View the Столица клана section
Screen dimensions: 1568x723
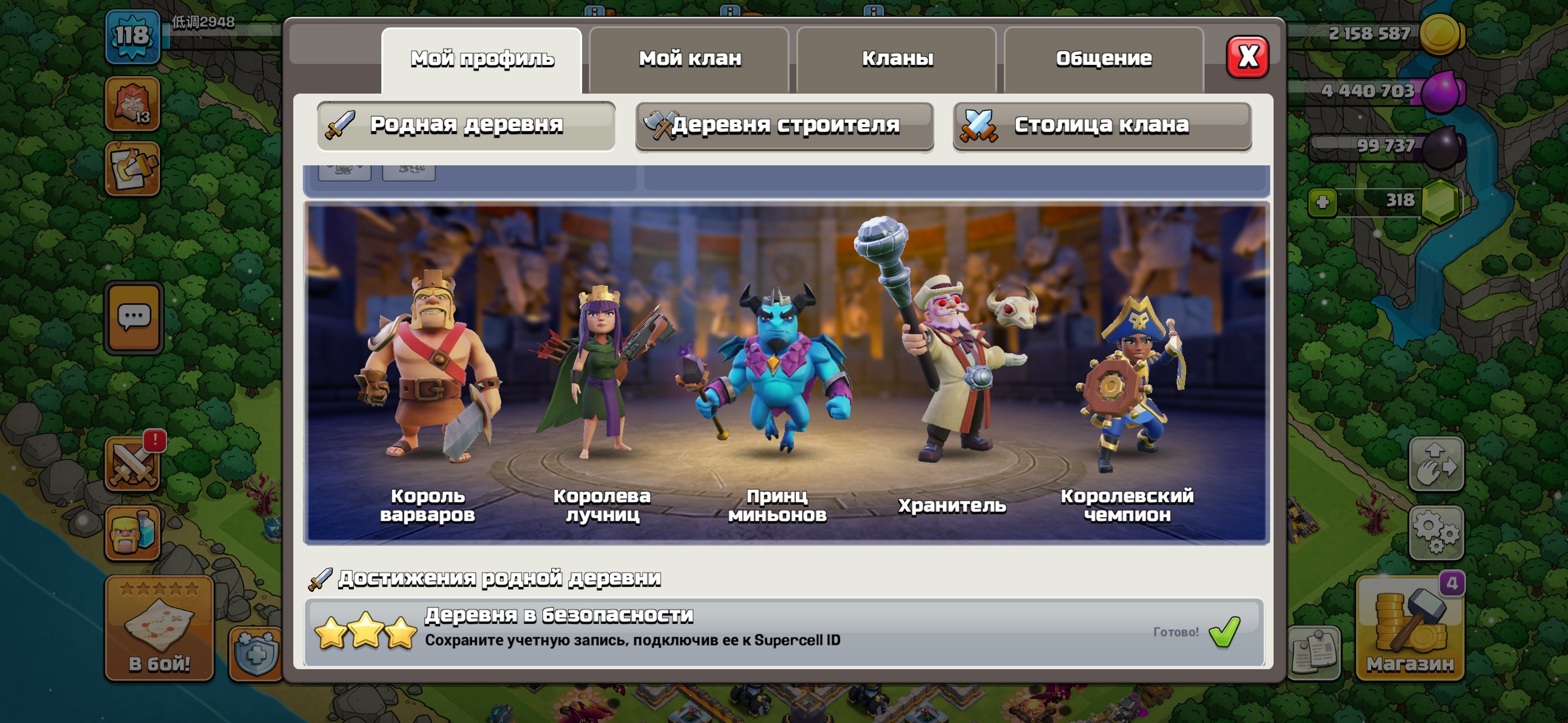pos(1102,126)
